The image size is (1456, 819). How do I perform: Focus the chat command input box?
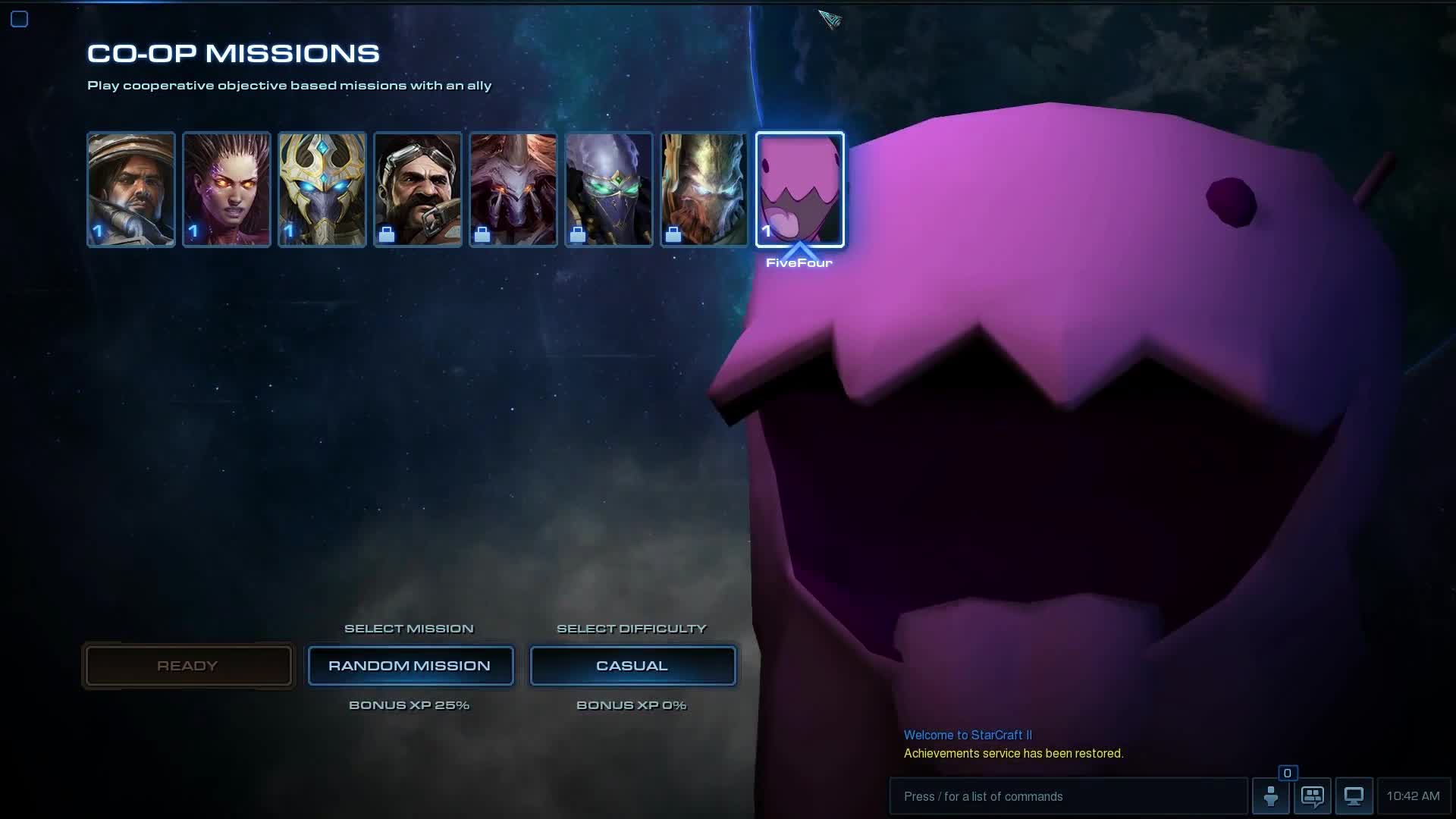[1068, 796]
